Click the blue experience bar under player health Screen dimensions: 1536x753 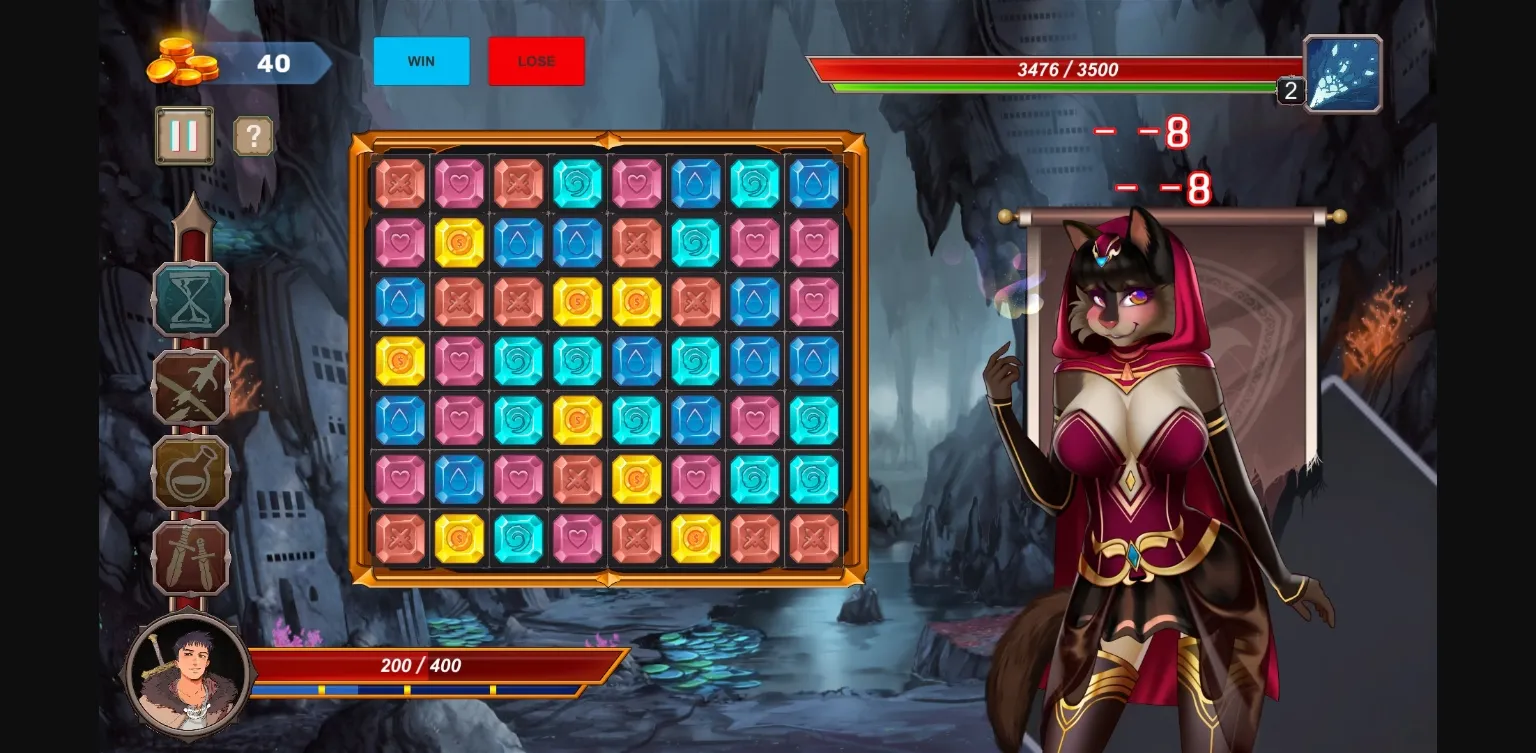click(x=420, y=688)
